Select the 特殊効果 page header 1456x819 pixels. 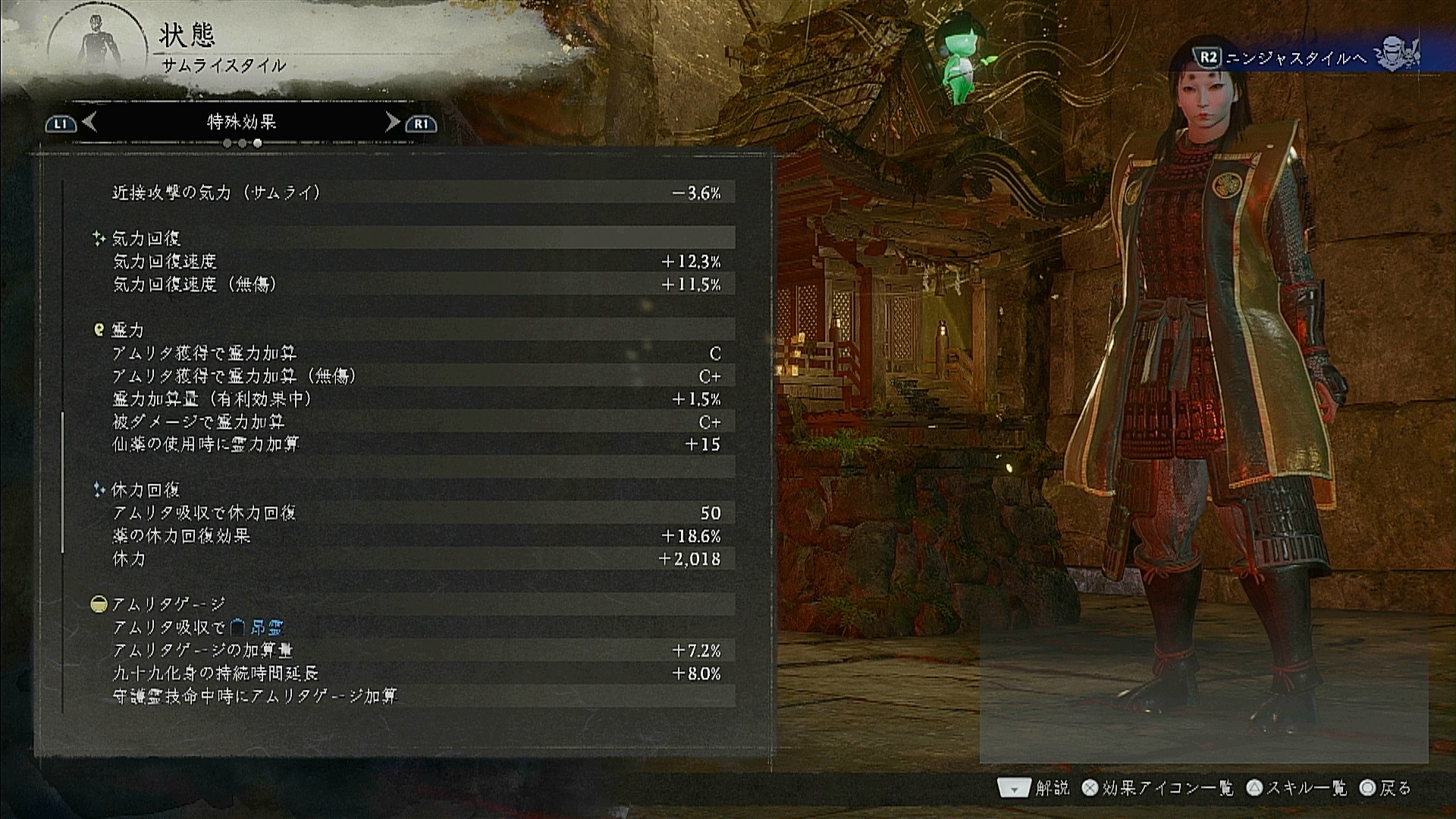click(241, 122)
